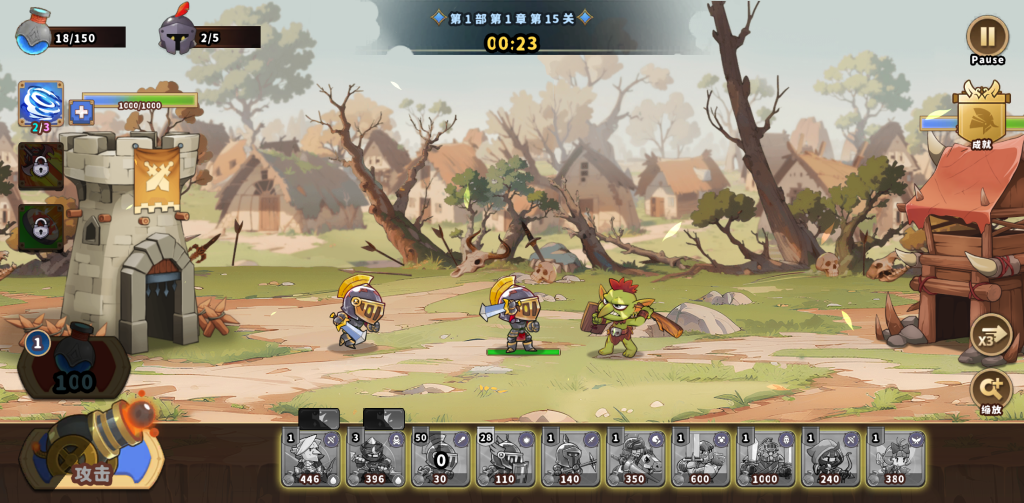Click the blue plus button by tower health

pos(82,112)
